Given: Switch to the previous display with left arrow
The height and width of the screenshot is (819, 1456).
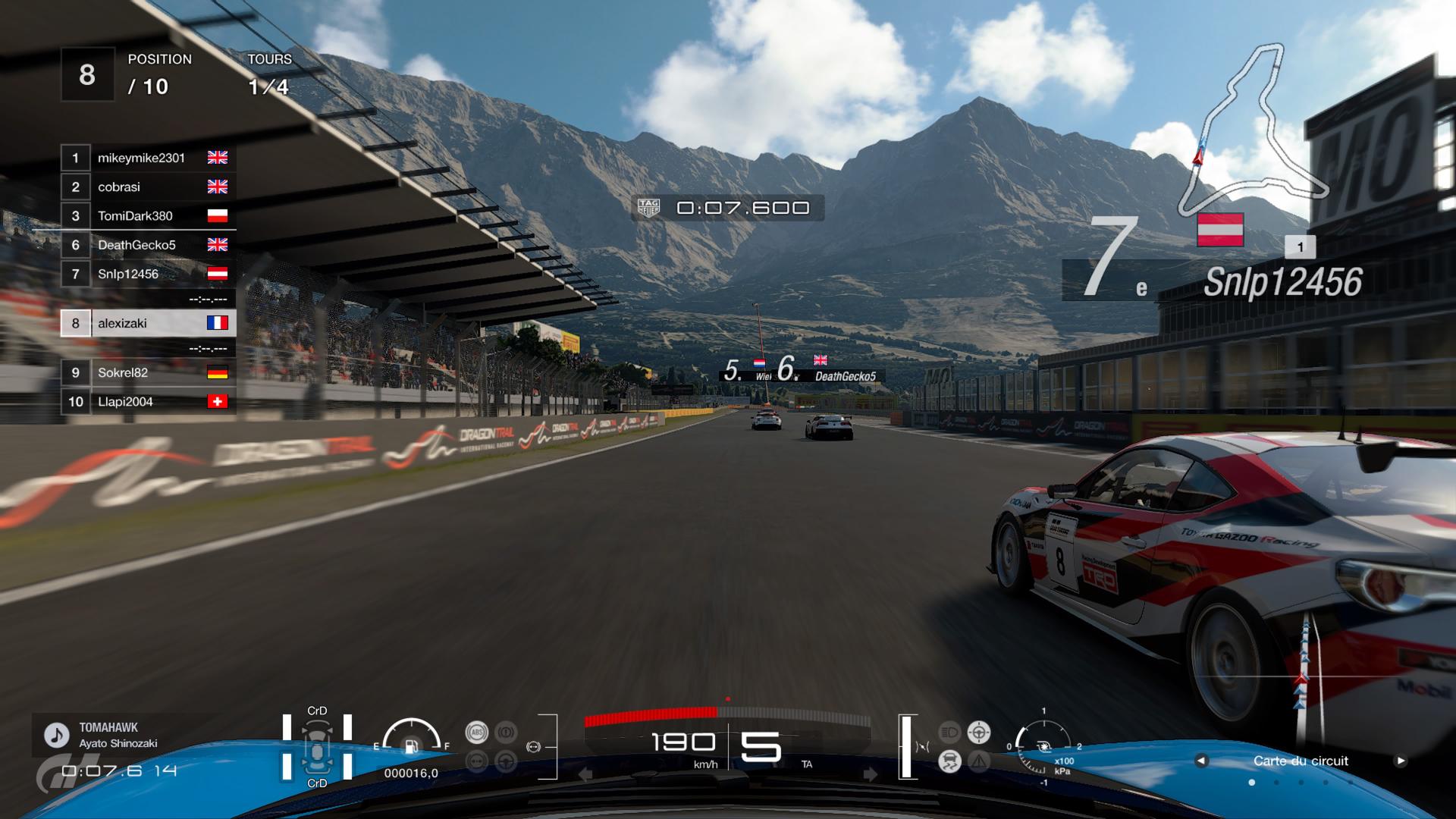Looking at the screenshot, I should point(1201,761).
